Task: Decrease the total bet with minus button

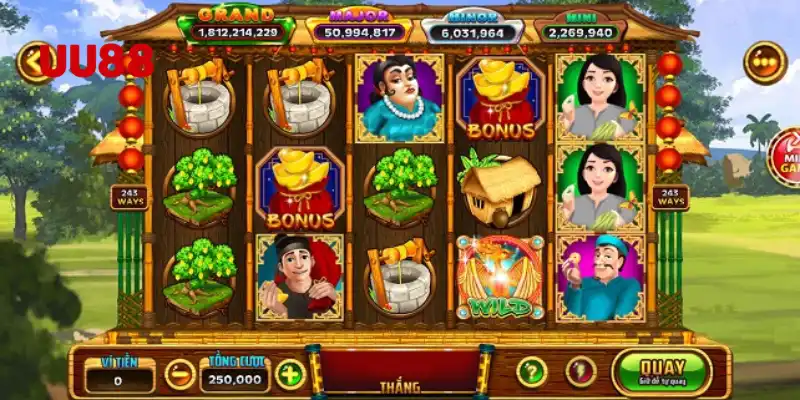Action: tap(180, 375)
